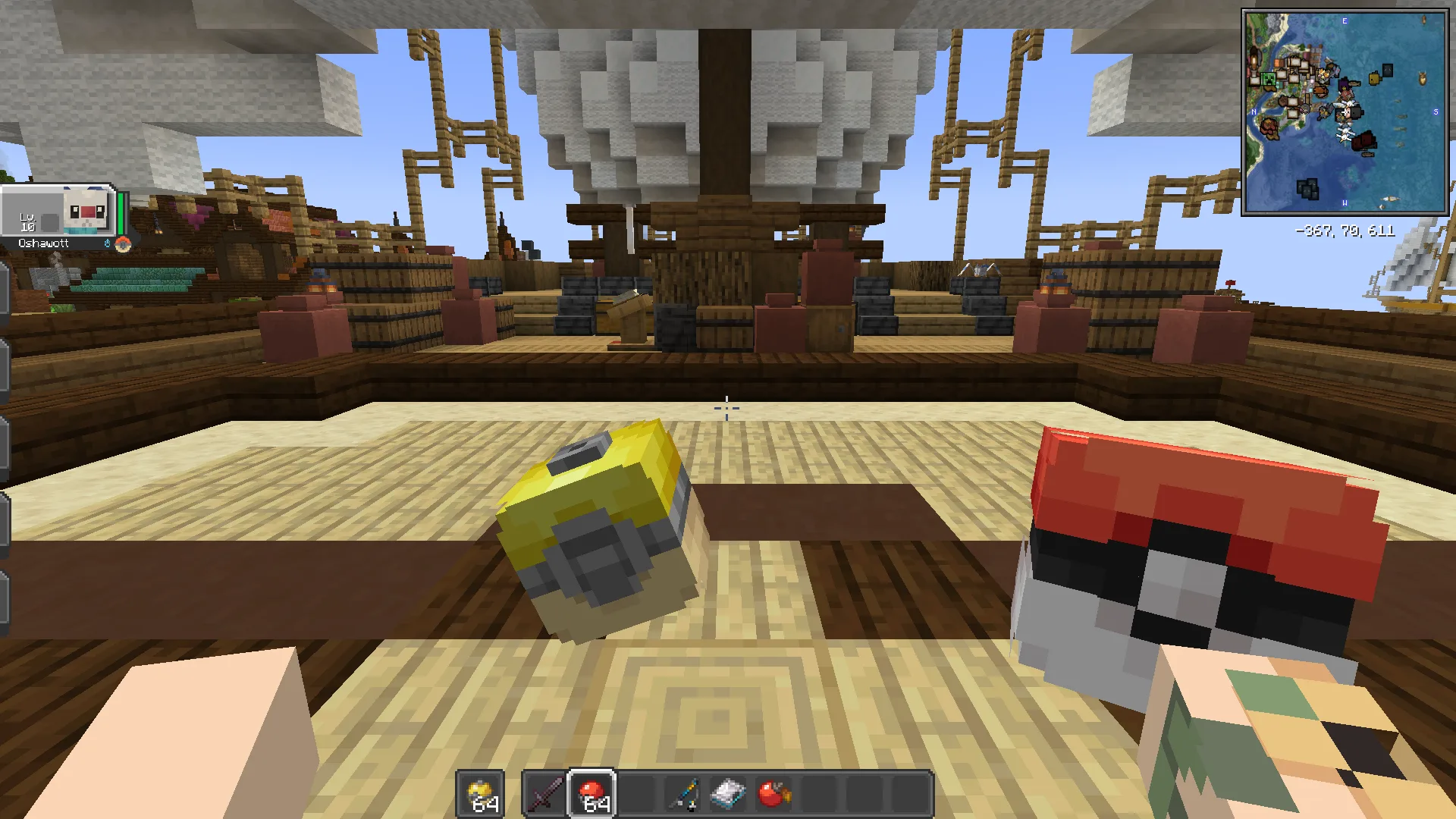
Task: Click the water type icon beside Oshawott
Action: (108, 243)
